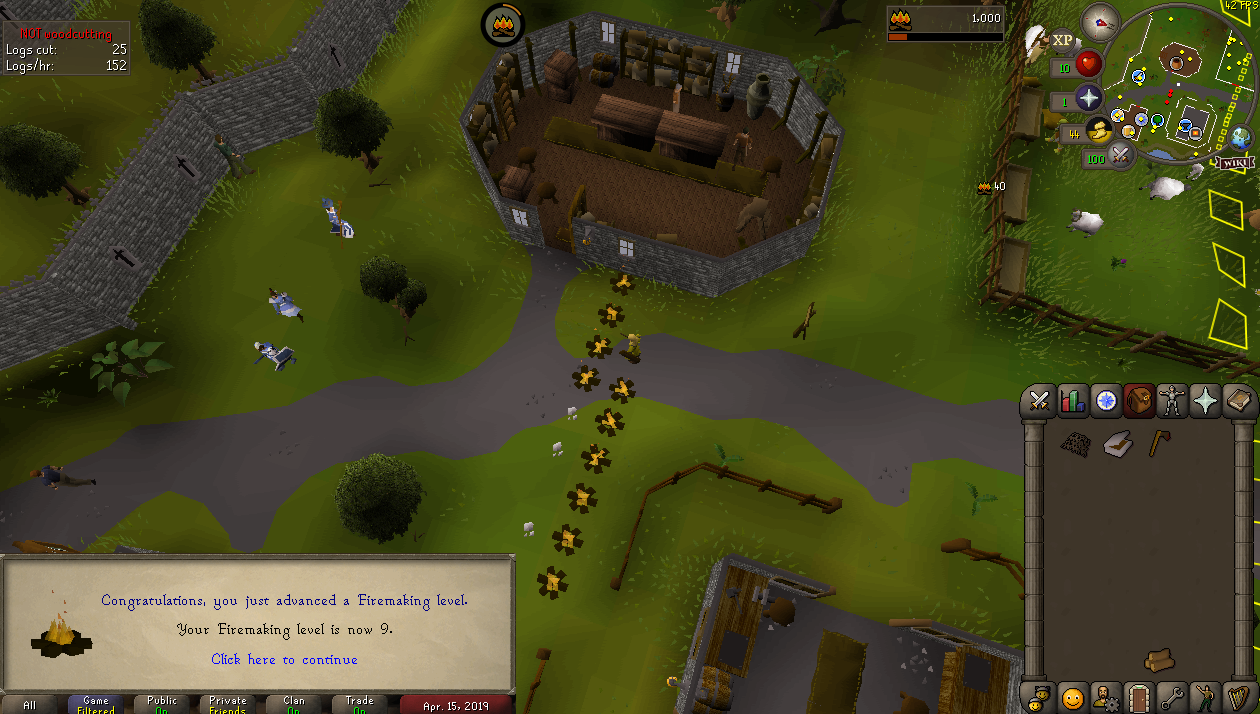Toggle run with the boot energy orb

[x=1100, y=130]
